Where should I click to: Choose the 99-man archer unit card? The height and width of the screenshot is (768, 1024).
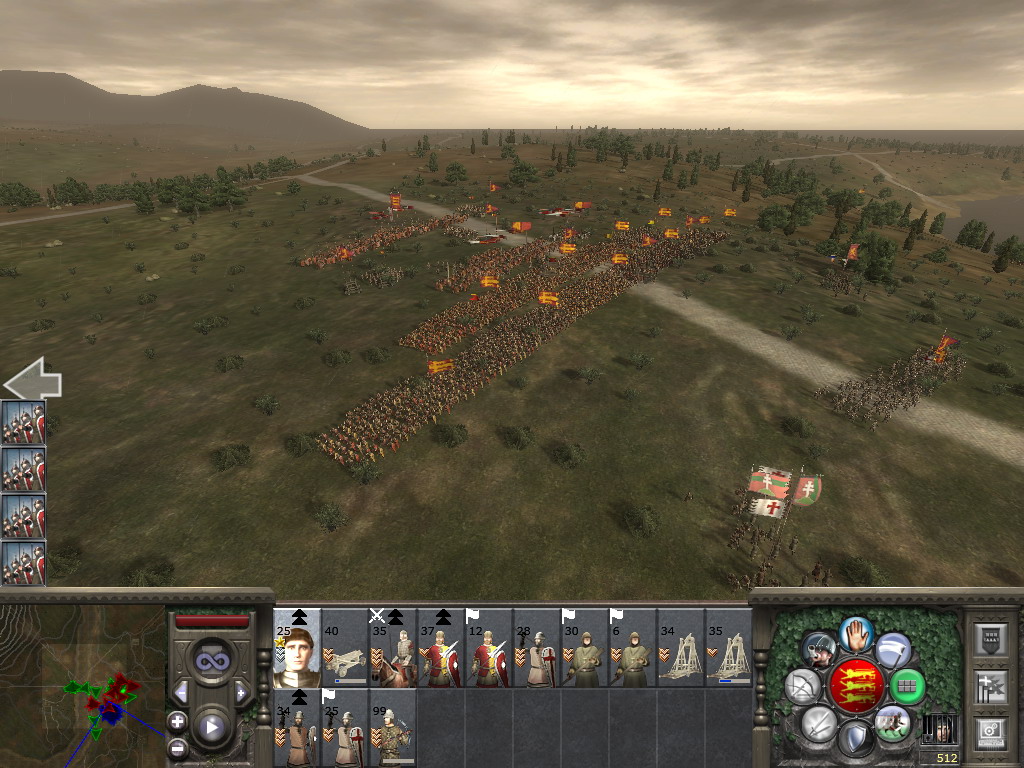393,728
